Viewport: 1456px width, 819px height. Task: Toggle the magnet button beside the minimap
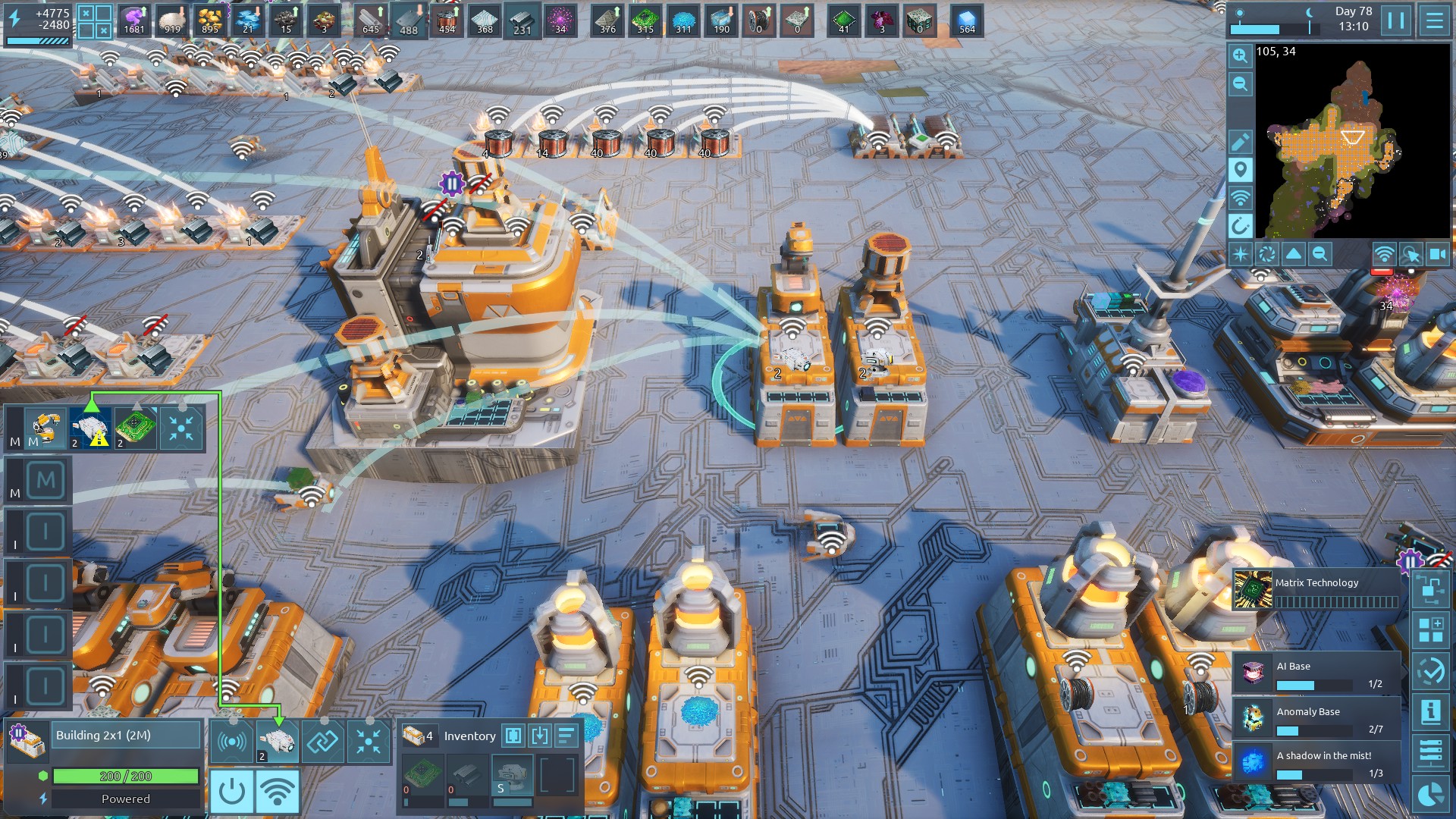point(1240,226)
